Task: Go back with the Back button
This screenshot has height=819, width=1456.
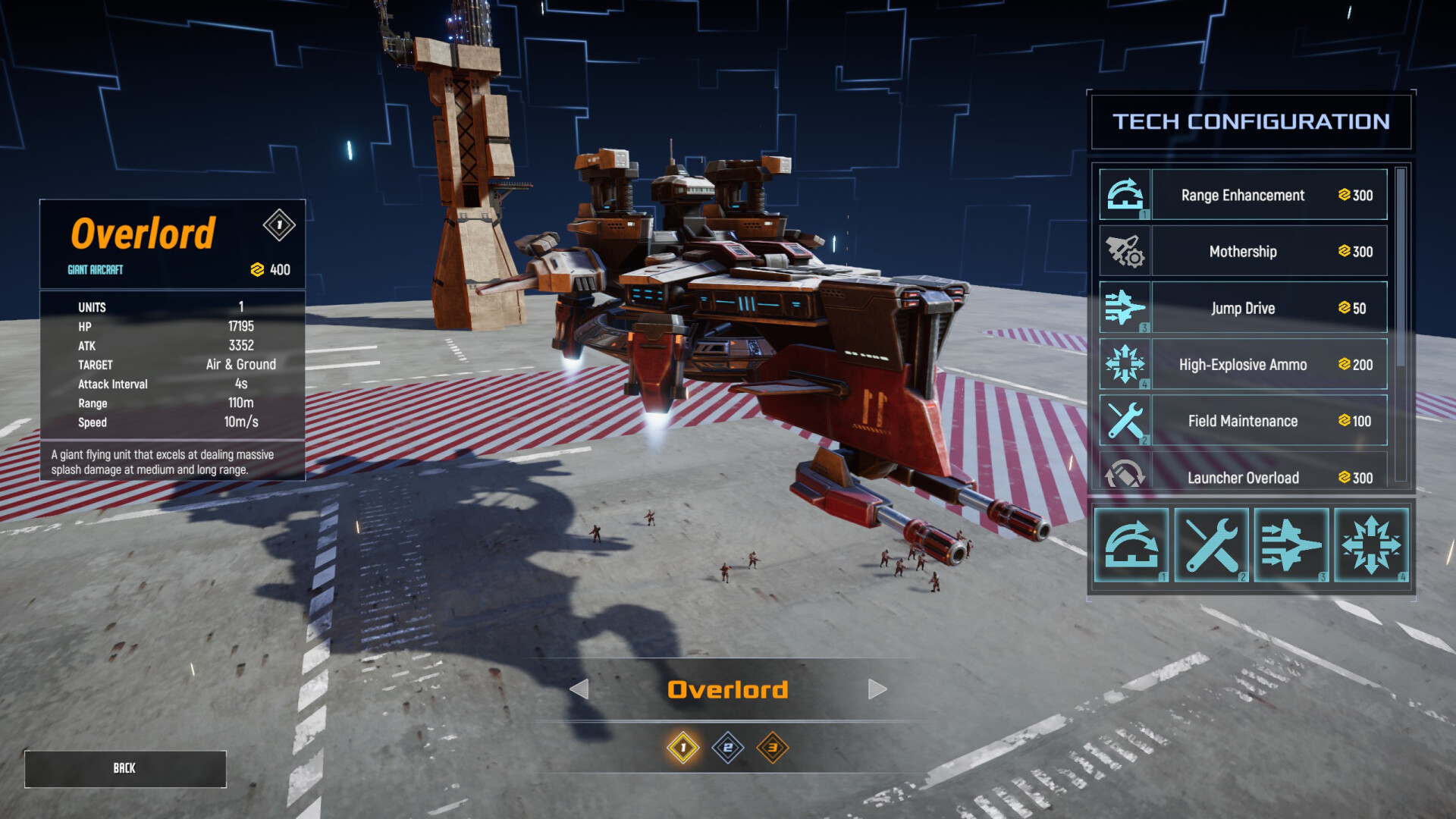Action: 125,769
